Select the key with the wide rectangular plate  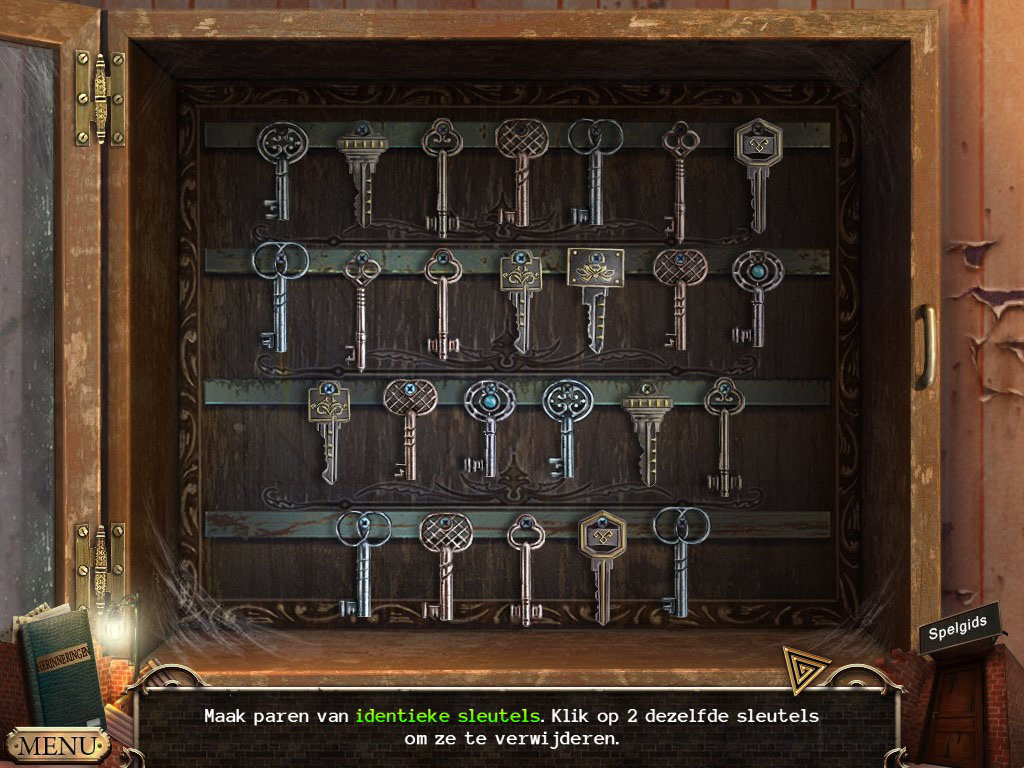point(595,297)
